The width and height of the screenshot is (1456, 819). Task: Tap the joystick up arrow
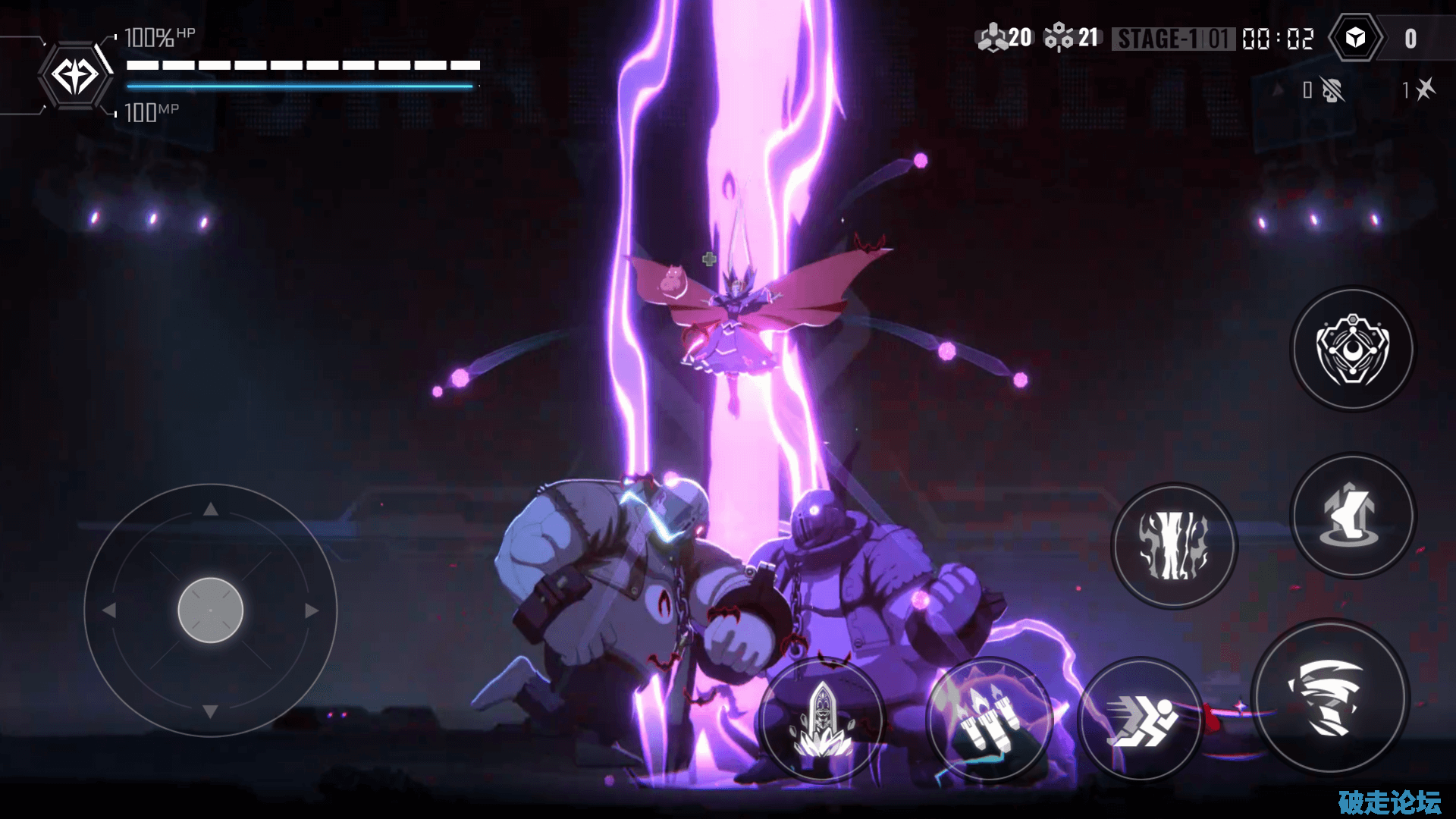tap(211, 510)
